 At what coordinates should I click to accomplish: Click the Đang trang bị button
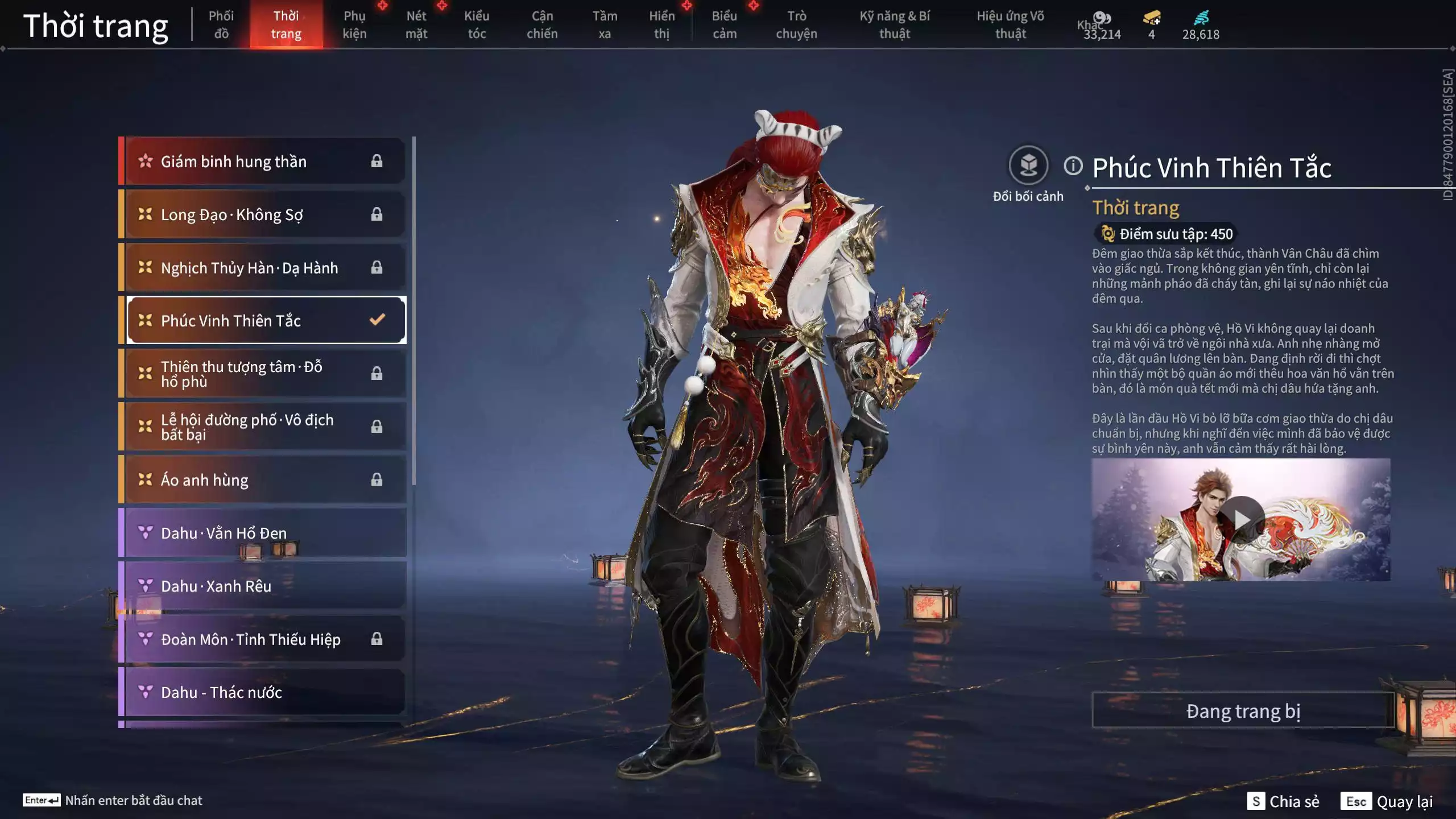pyautogui.click(x=1243, y=711)
